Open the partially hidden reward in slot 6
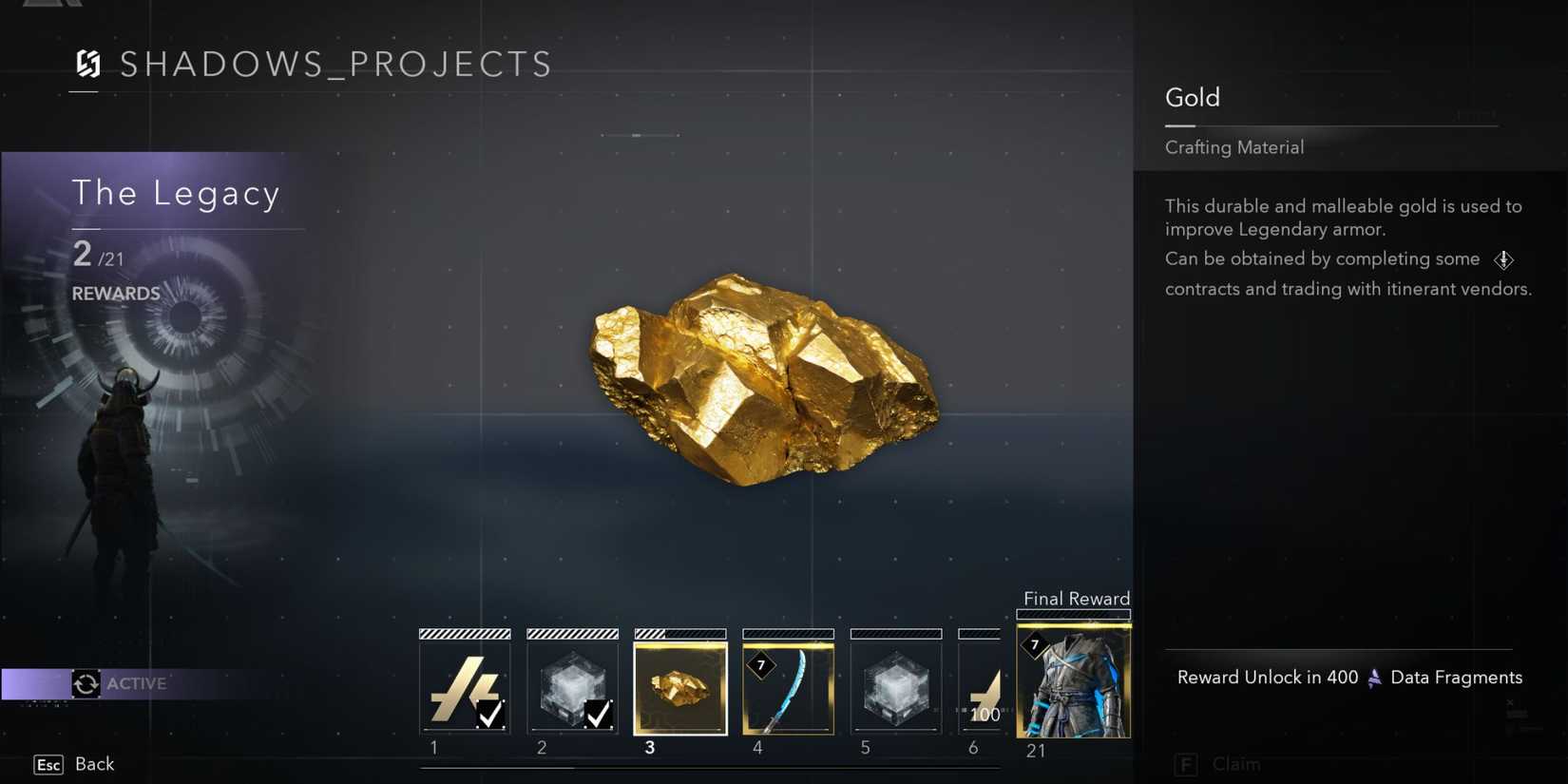 (x=984, y=686)
